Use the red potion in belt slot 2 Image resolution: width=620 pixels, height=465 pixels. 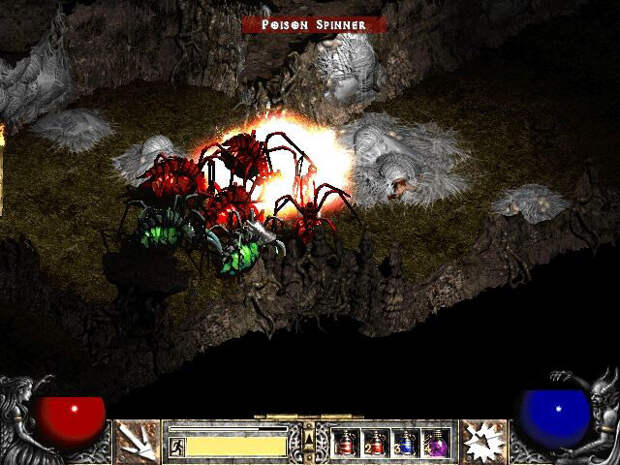click(x=377, y=442)
